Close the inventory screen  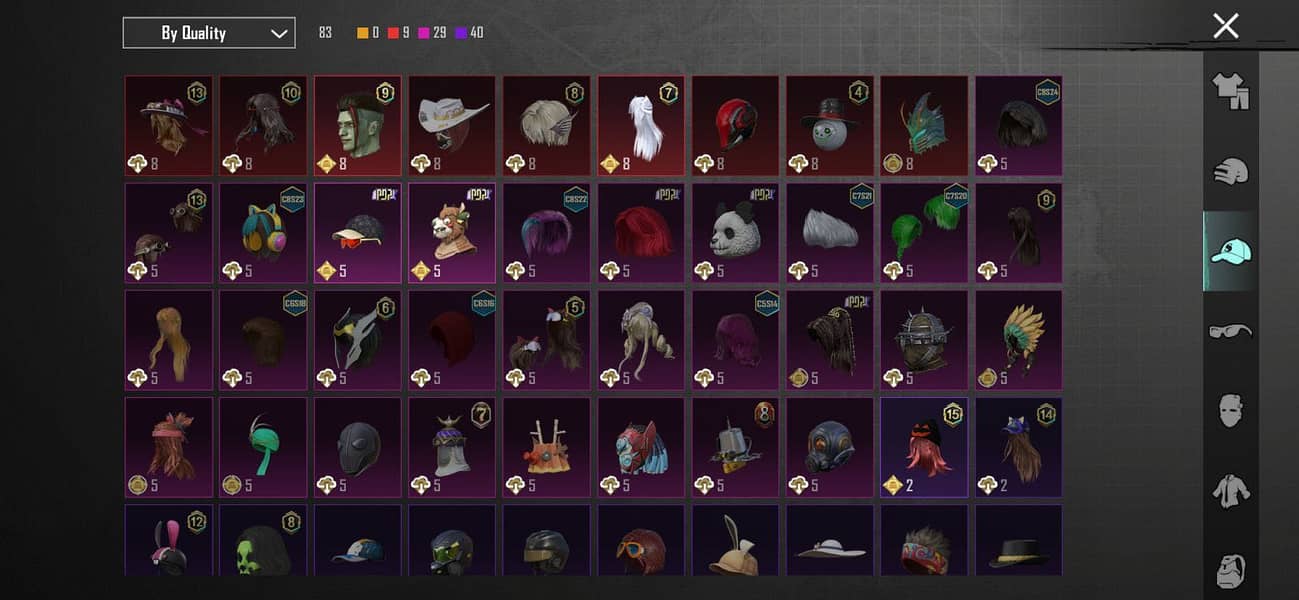1225,26
